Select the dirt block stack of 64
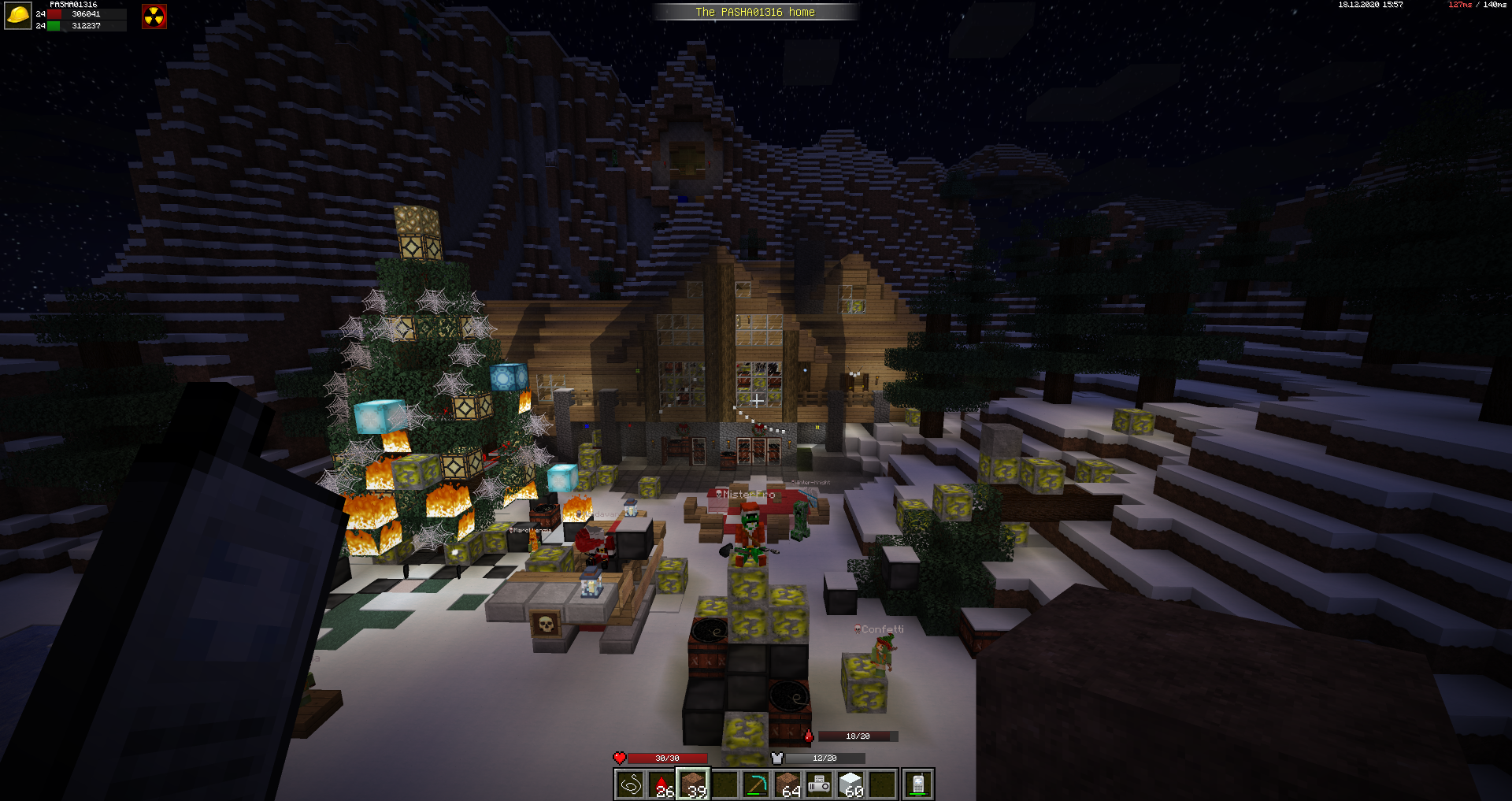 coord(787,784)
